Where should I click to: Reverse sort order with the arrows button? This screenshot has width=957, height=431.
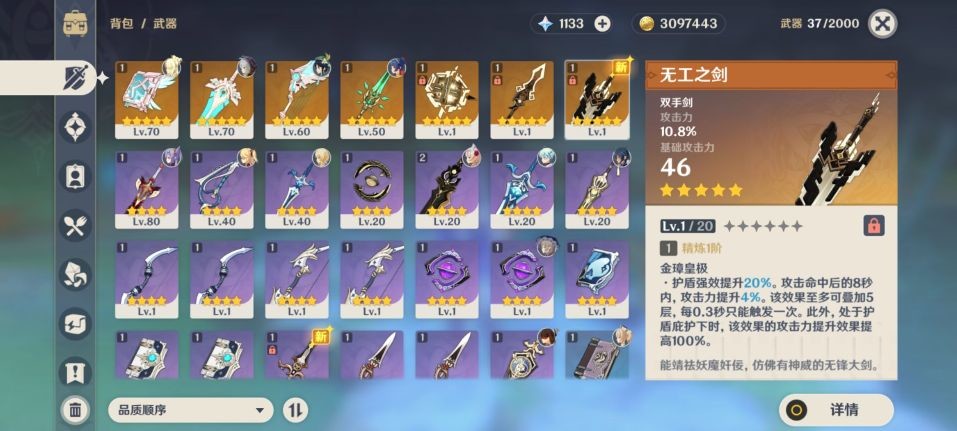(296, 409)
